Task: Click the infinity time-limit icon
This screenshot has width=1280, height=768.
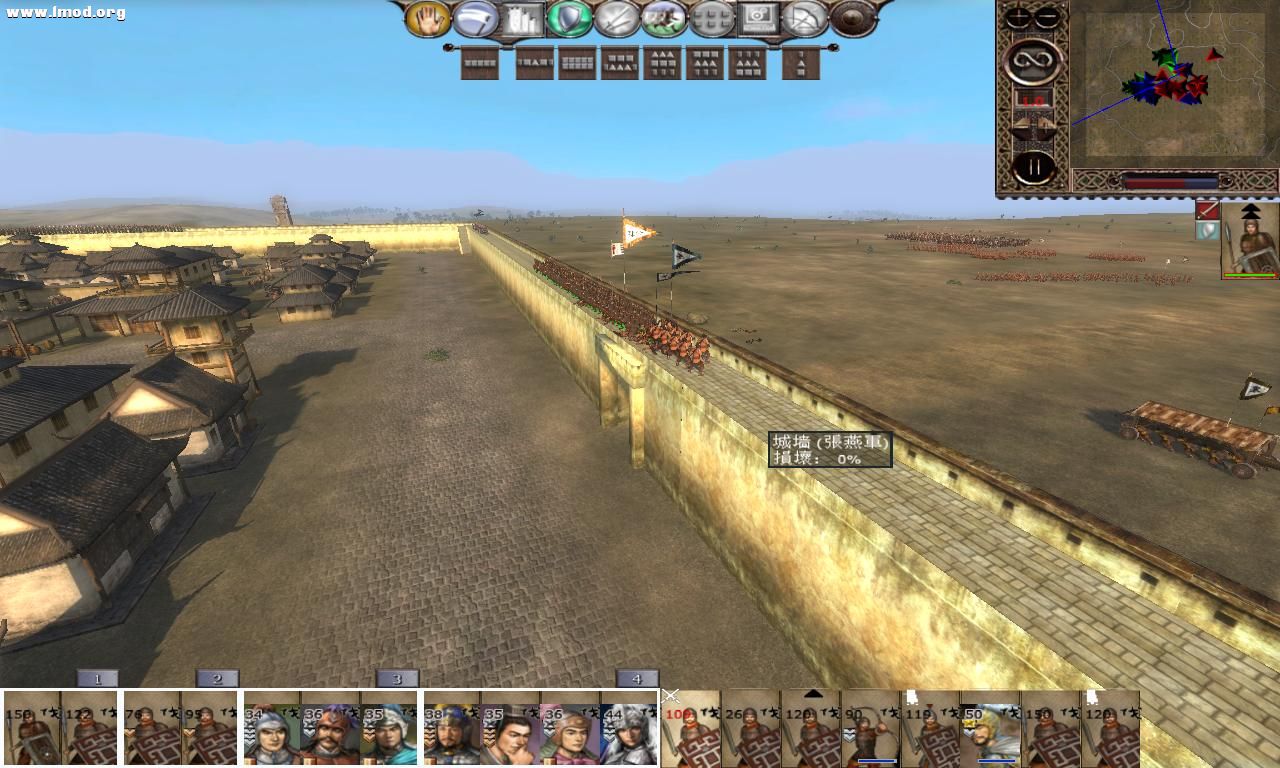Action: [1034, 60]
